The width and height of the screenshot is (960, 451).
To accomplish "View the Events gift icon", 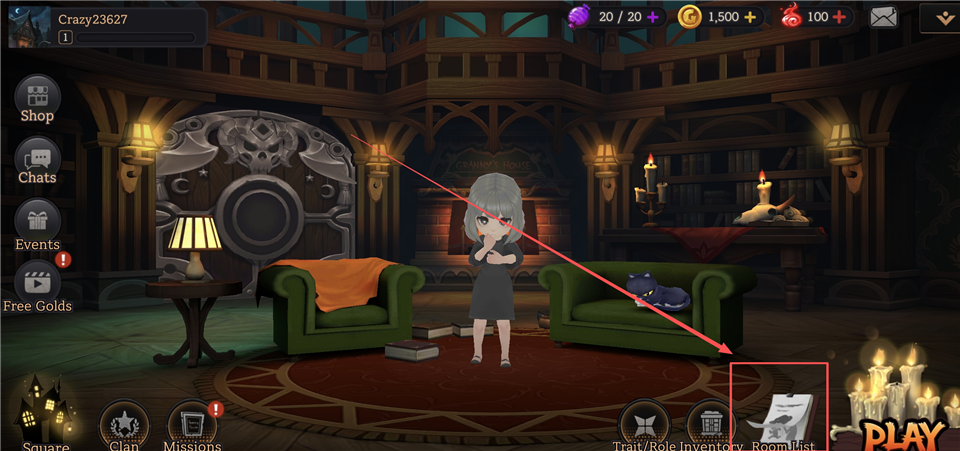I will pos(37,222).
